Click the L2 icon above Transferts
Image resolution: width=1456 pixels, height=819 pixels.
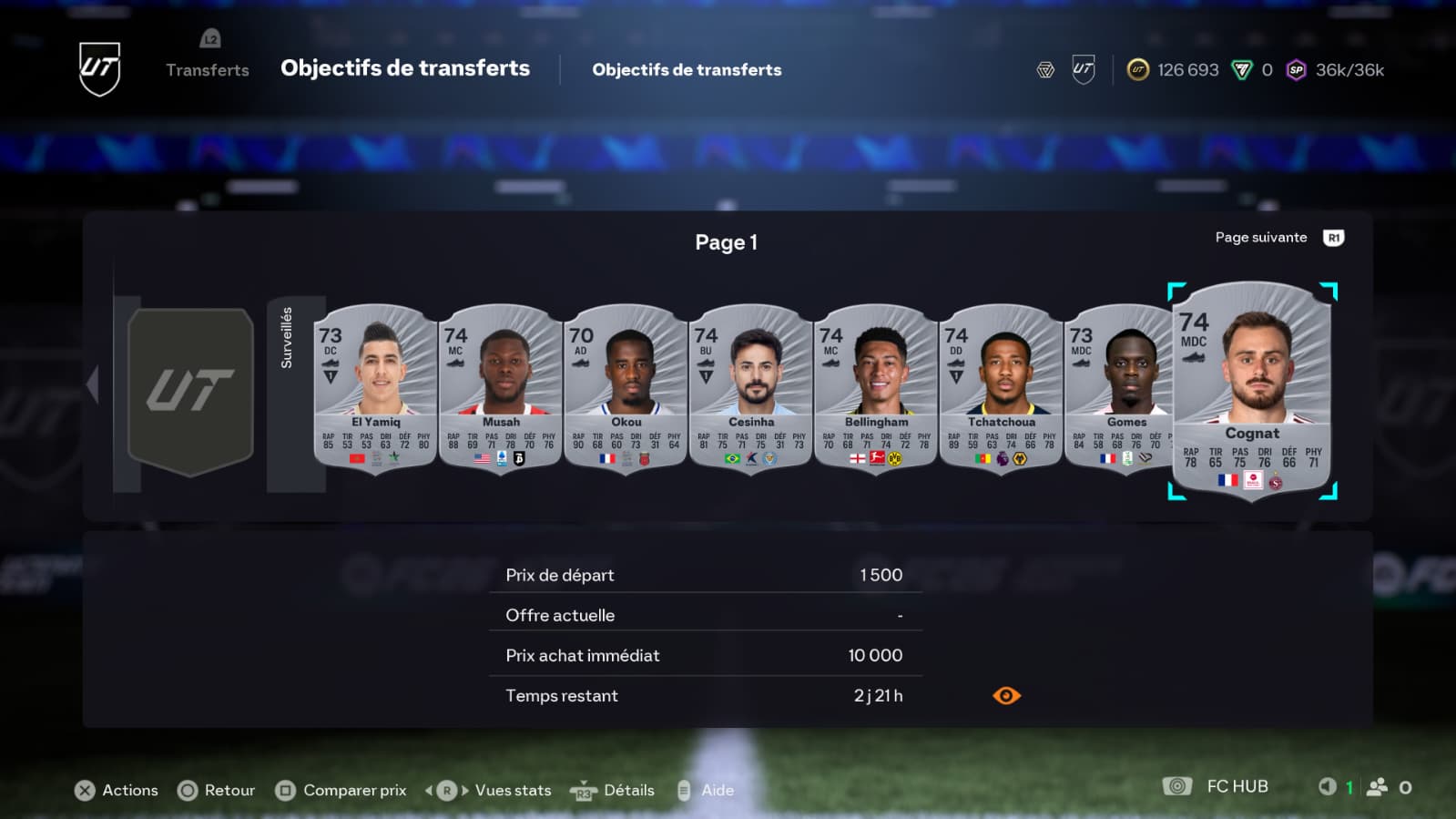(209, 39)
